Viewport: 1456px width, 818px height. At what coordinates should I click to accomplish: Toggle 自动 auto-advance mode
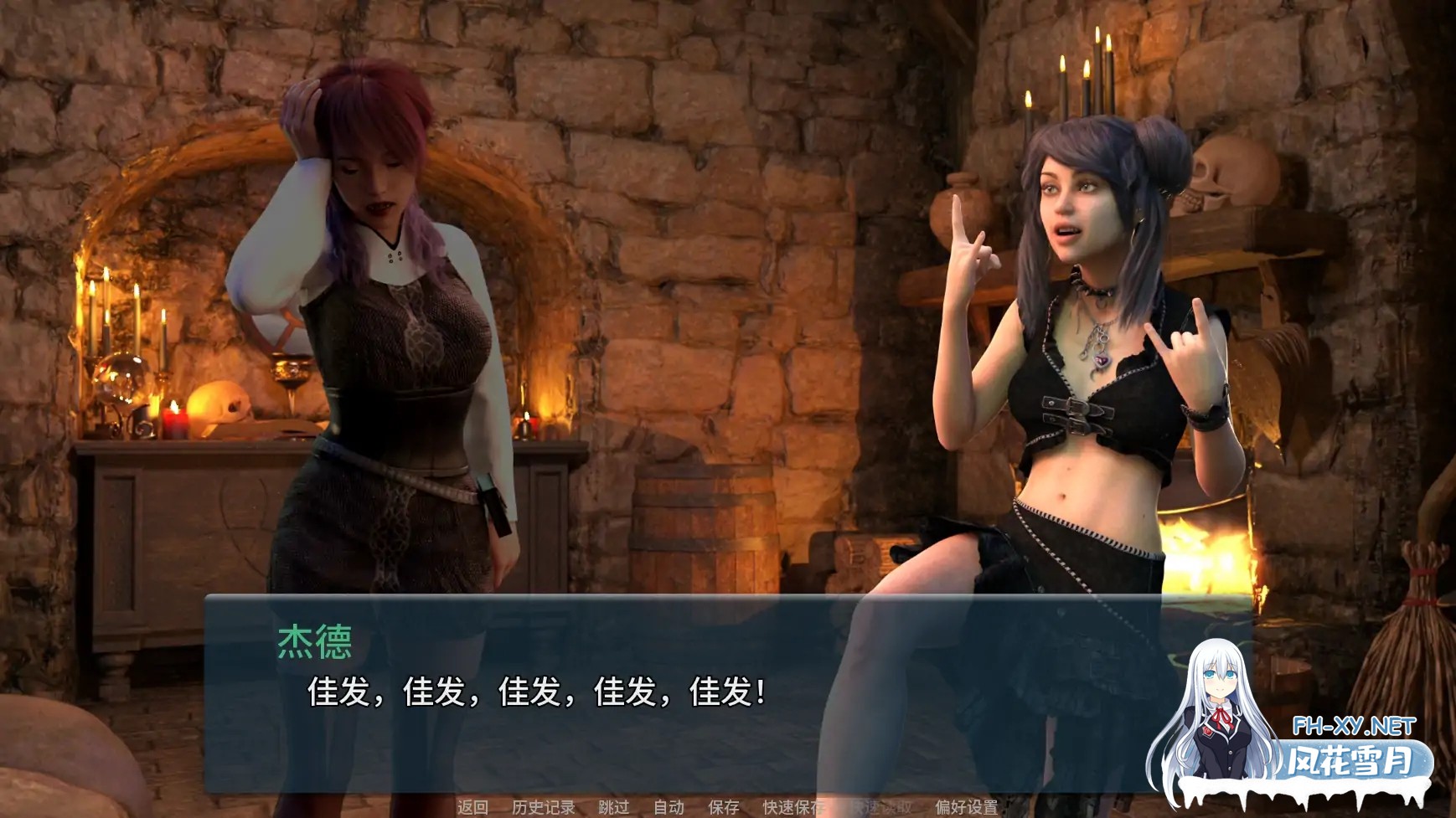(x=669, y=807)
